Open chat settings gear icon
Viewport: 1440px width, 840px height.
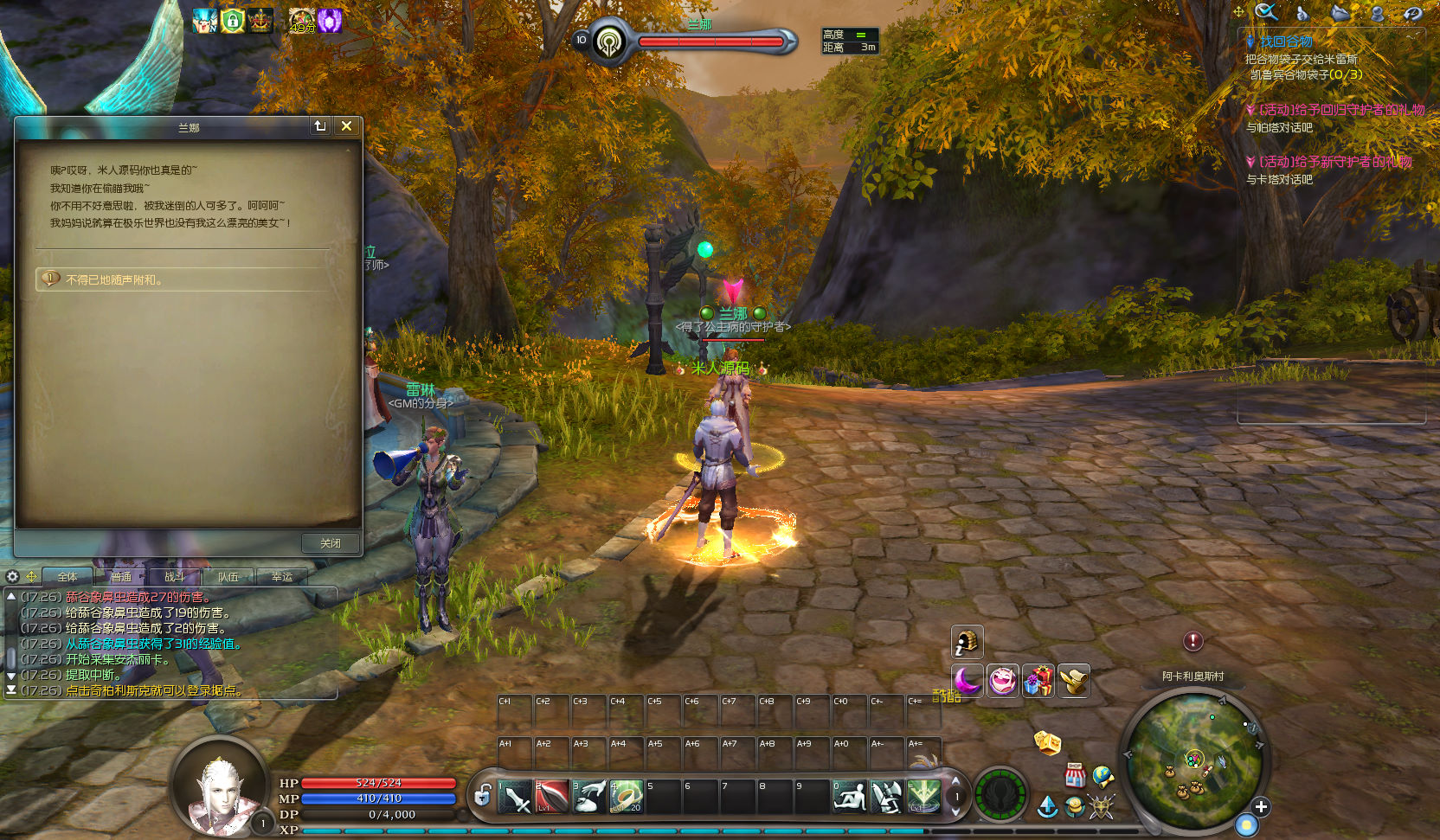coord(12,576)
